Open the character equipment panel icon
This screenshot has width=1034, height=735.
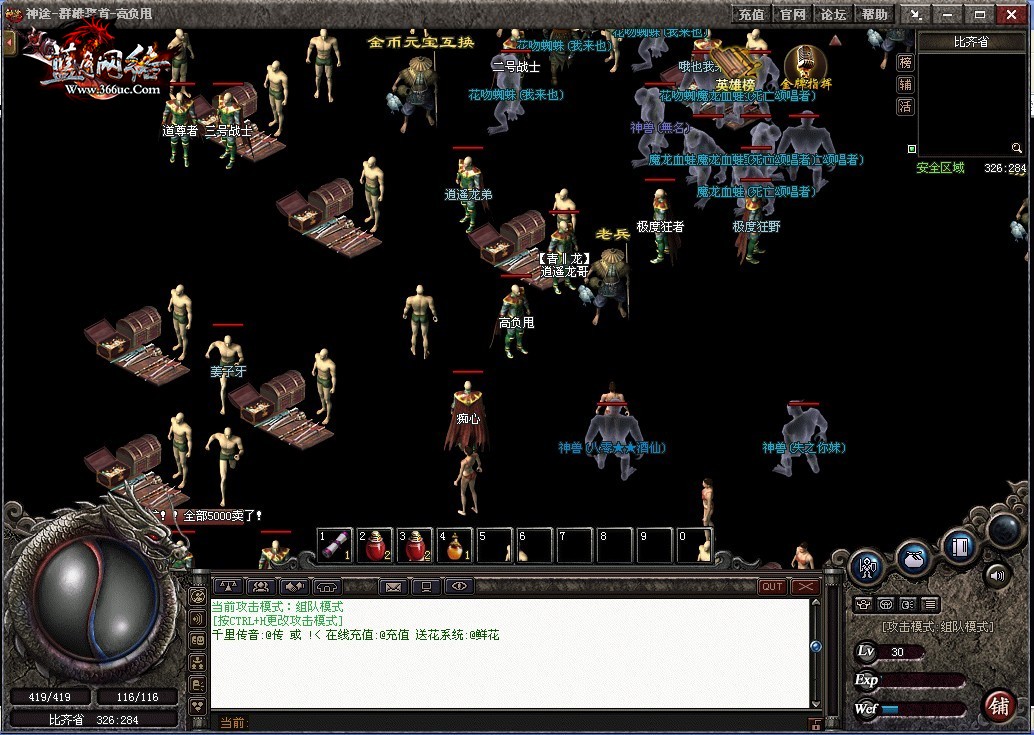click(x=867, y=566)
